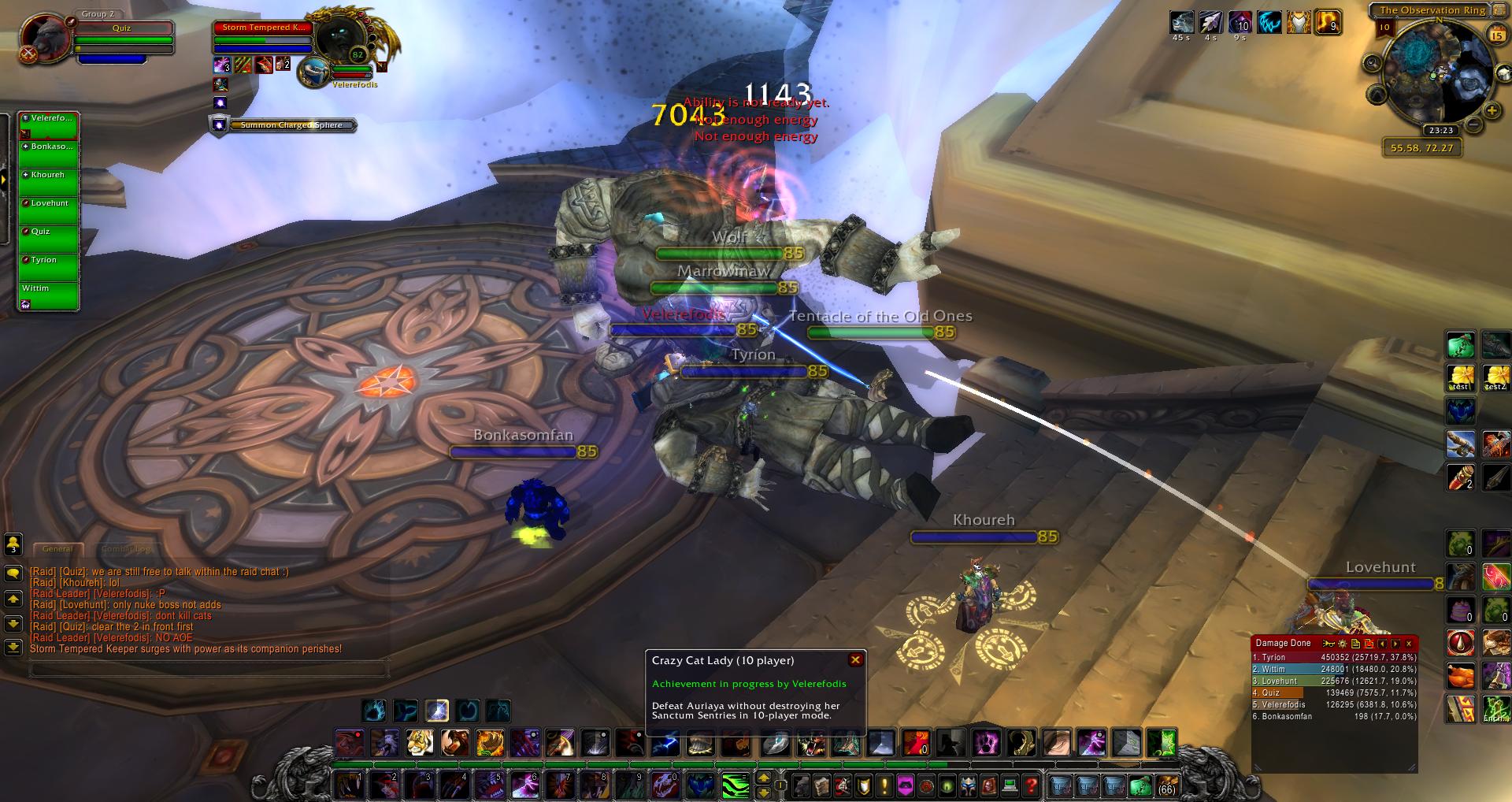Open the Damage Done meter gear settings
Viewport: 1512px width, 802px height.
tap(1342, 644)
